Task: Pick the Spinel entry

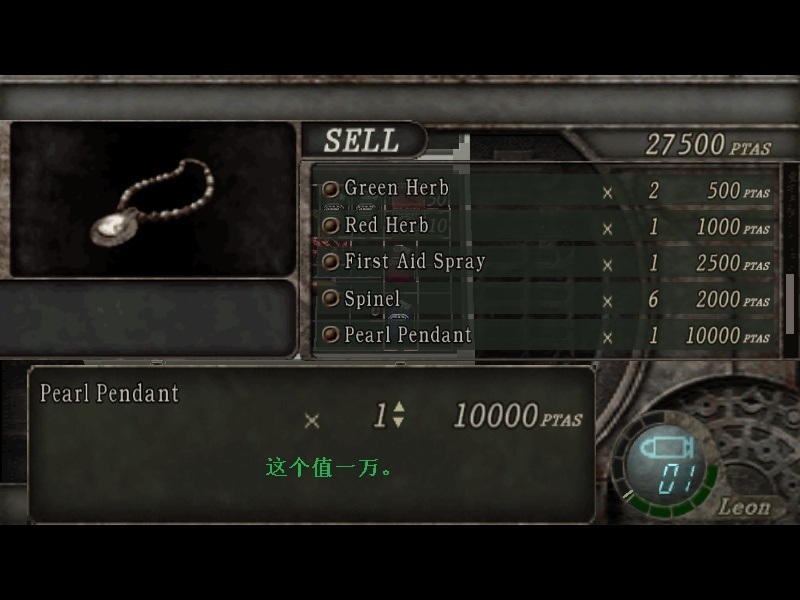Action: (x=372, y=299)
